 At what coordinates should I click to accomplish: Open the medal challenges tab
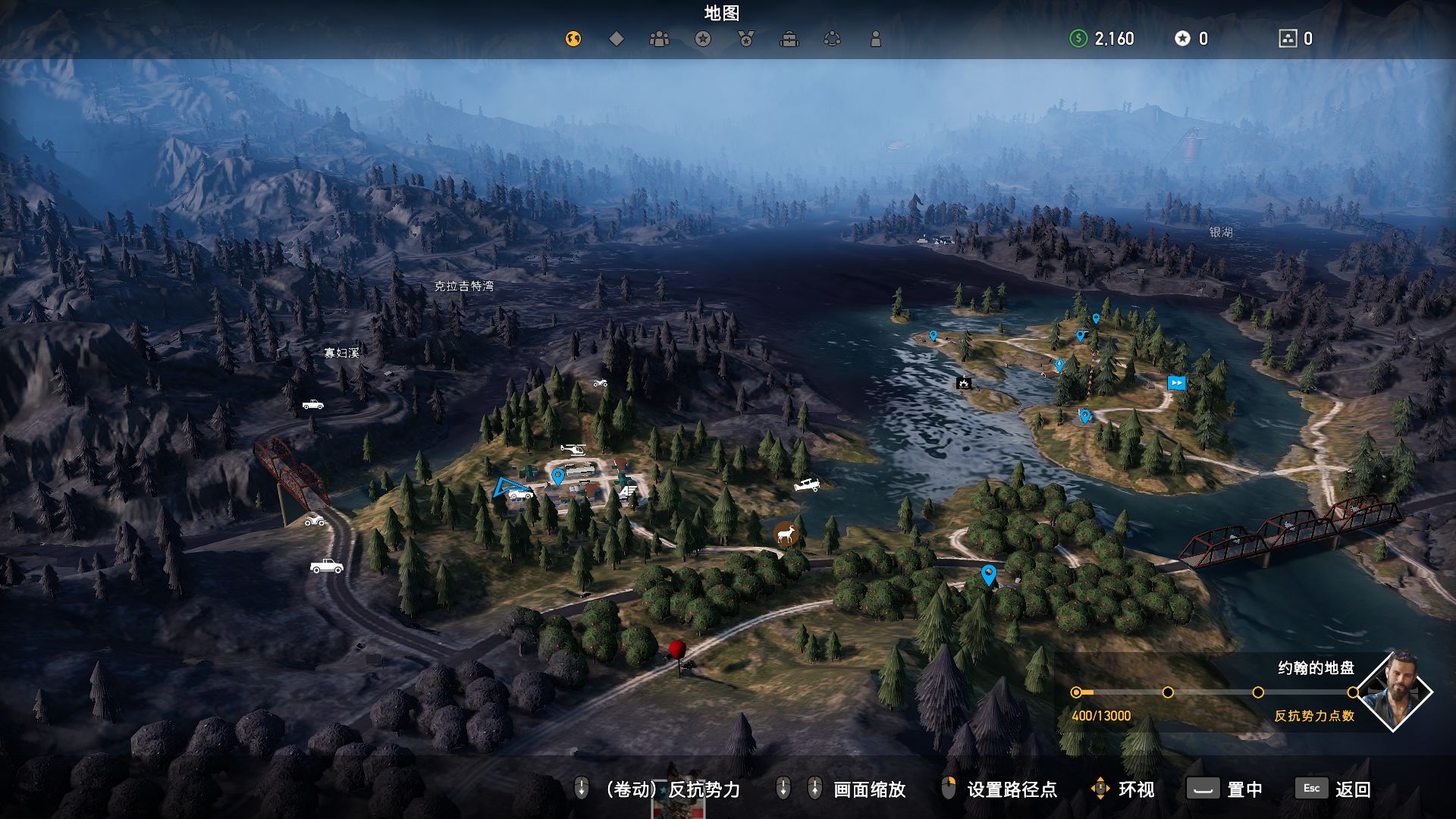tap(746, 39)
